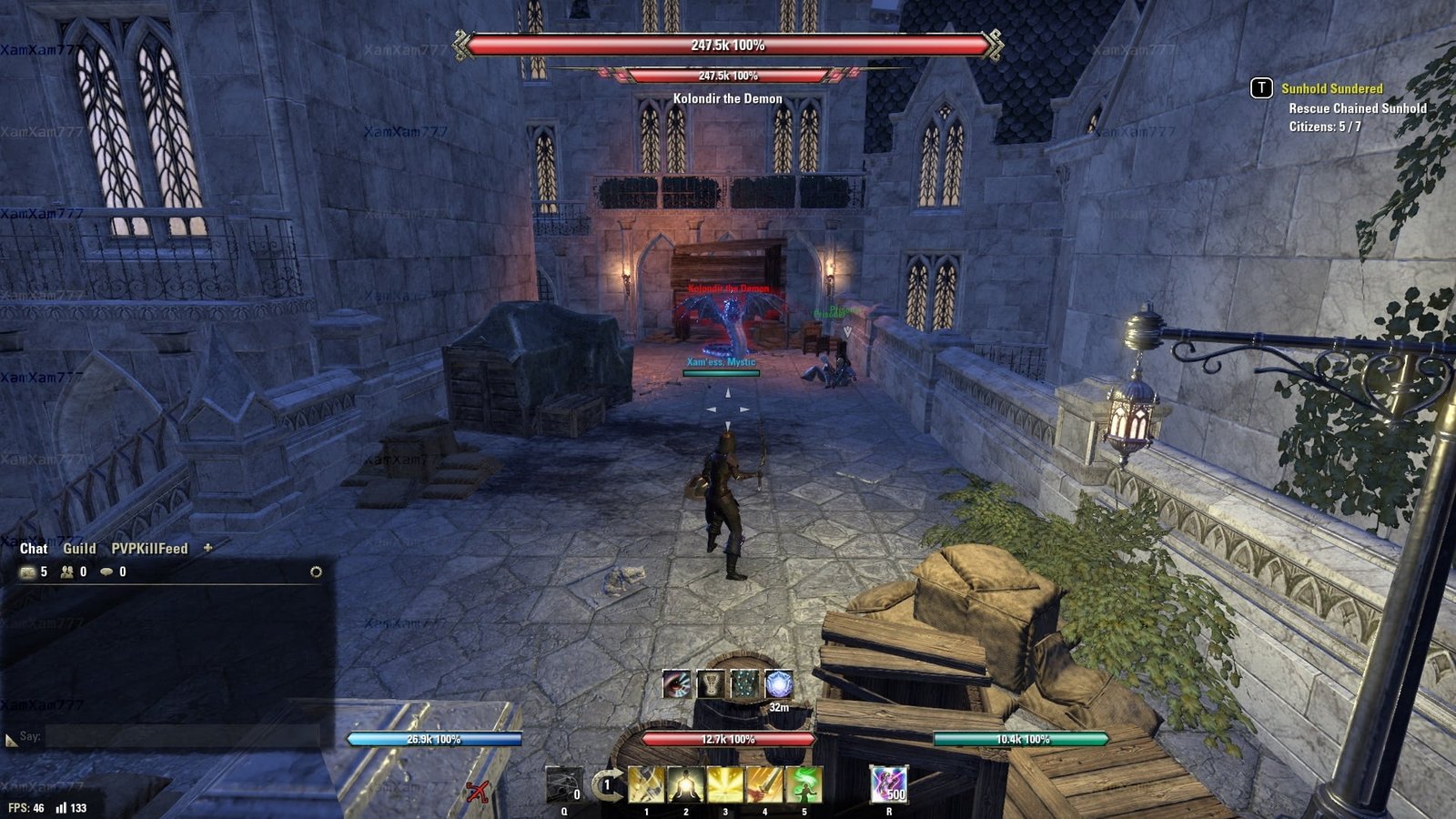Cast the green swirling figure ability

click(x=804, y=784)
